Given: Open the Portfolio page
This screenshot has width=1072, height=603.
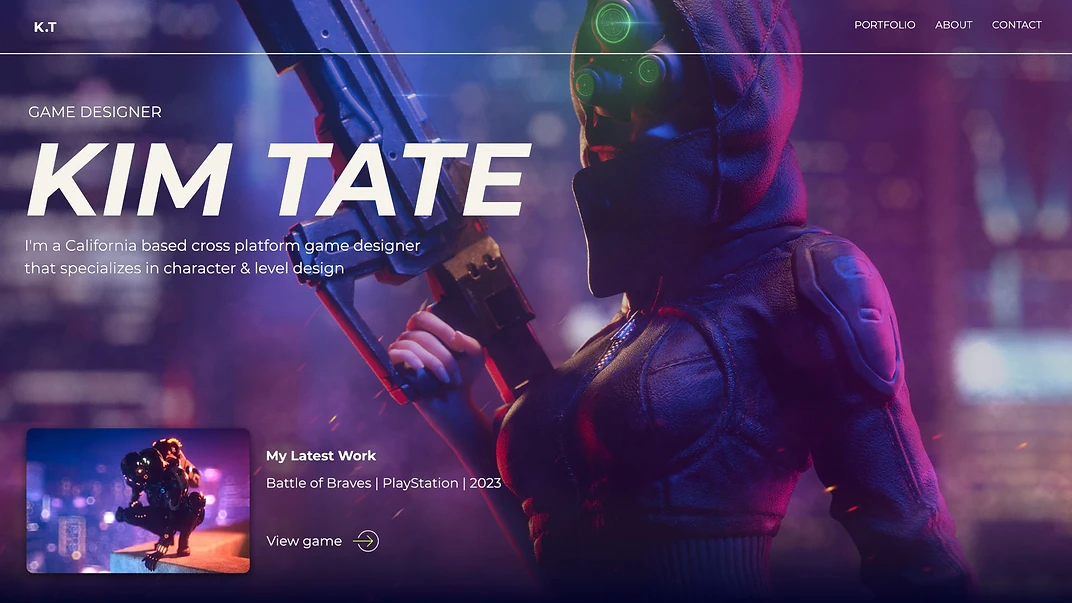Looking at the screenshot, I should coord(884,25).
